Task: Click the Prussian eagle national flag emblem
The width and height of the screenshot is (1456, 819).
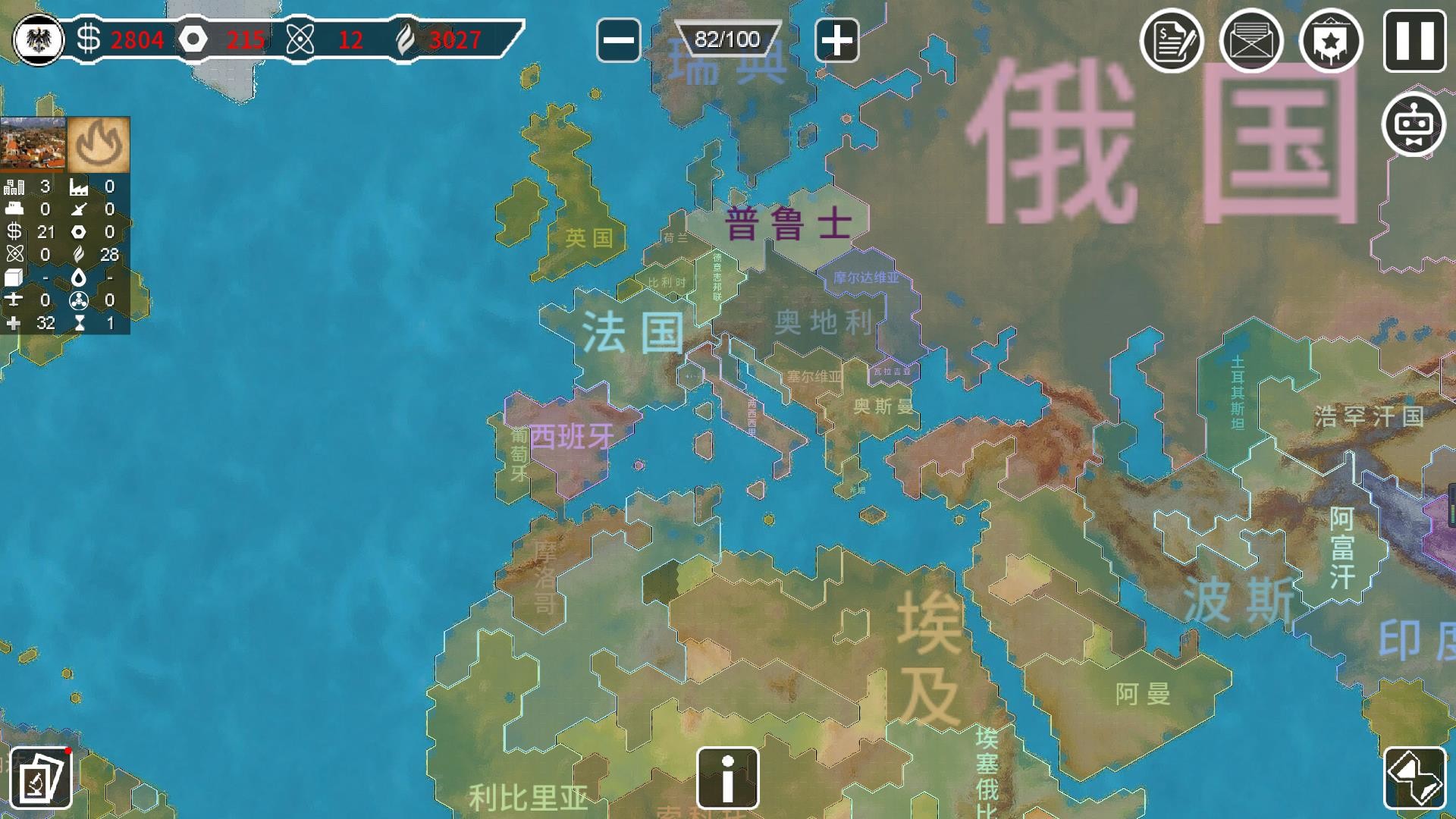Action: 38,39
